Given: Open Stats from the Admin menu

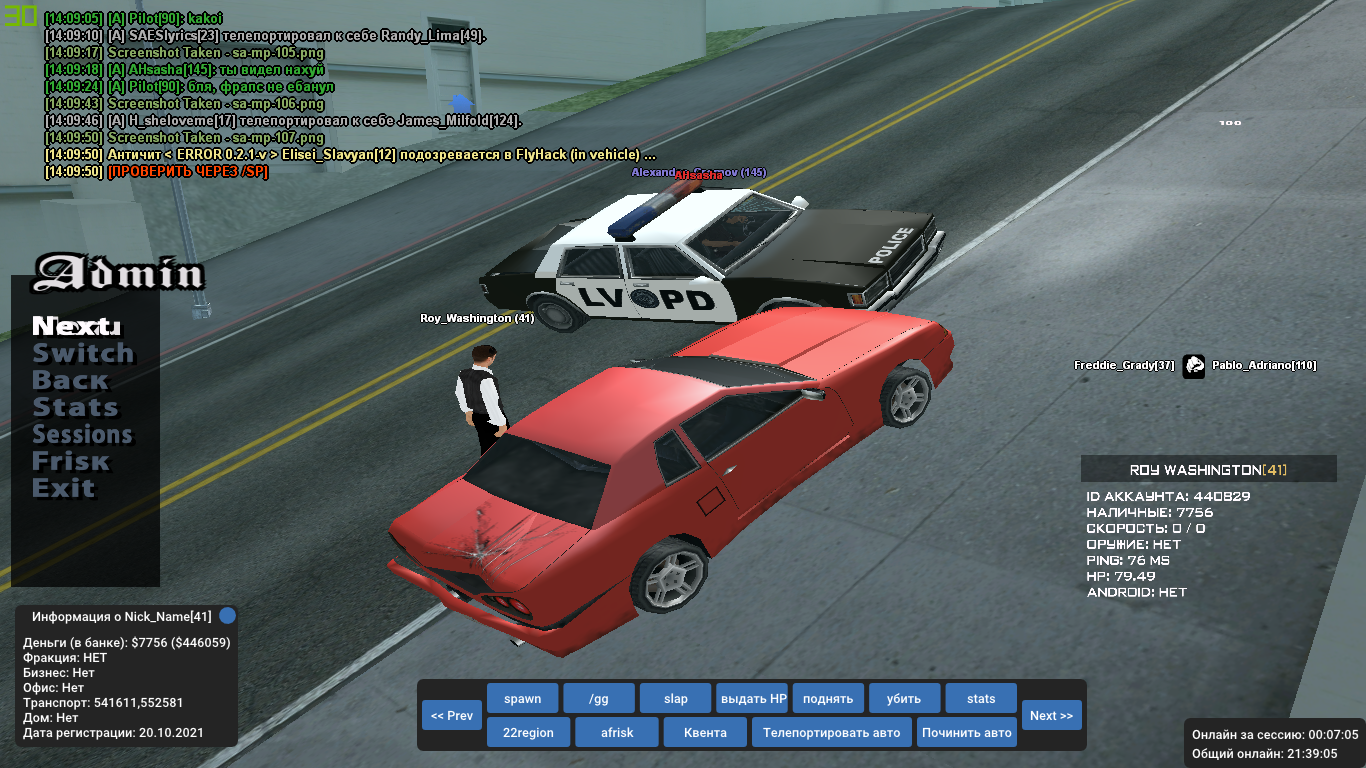Looking at the screenshot, I should tap(75, 408).
